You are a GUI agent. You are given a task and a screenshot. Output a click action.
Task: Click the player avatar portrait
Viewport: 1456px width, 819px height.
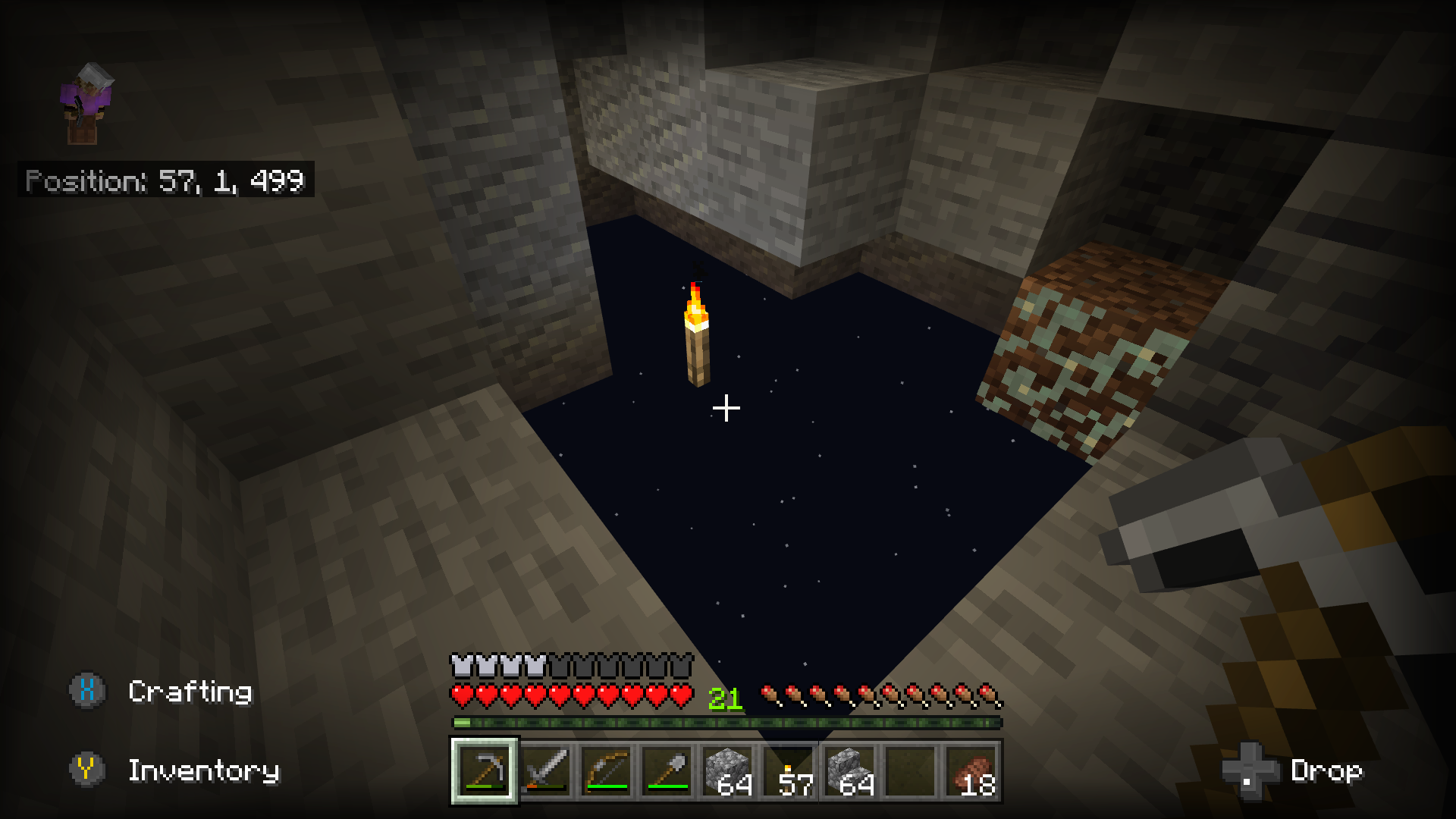[86, 103]
